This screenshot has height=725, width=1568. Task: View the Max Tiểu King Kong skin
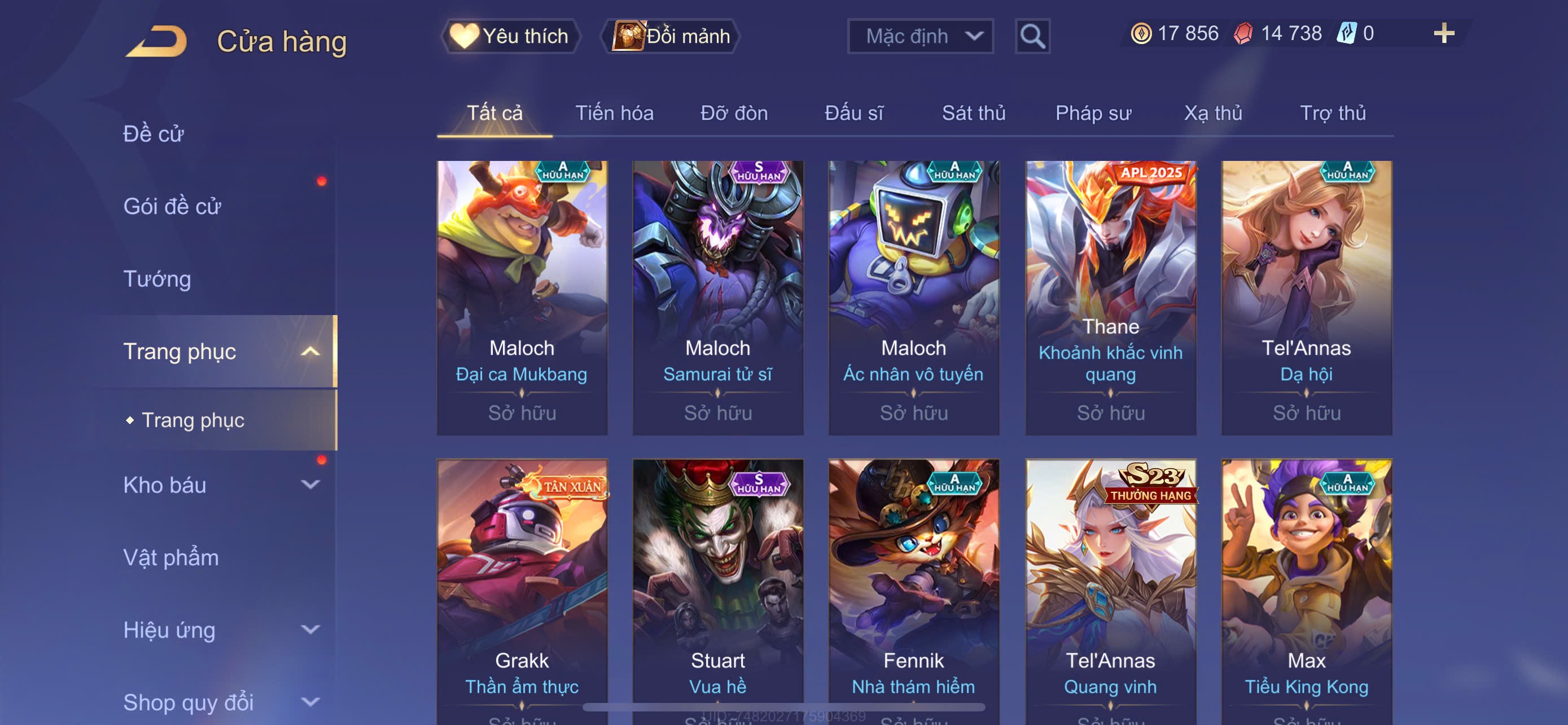tap(1306, 584)
